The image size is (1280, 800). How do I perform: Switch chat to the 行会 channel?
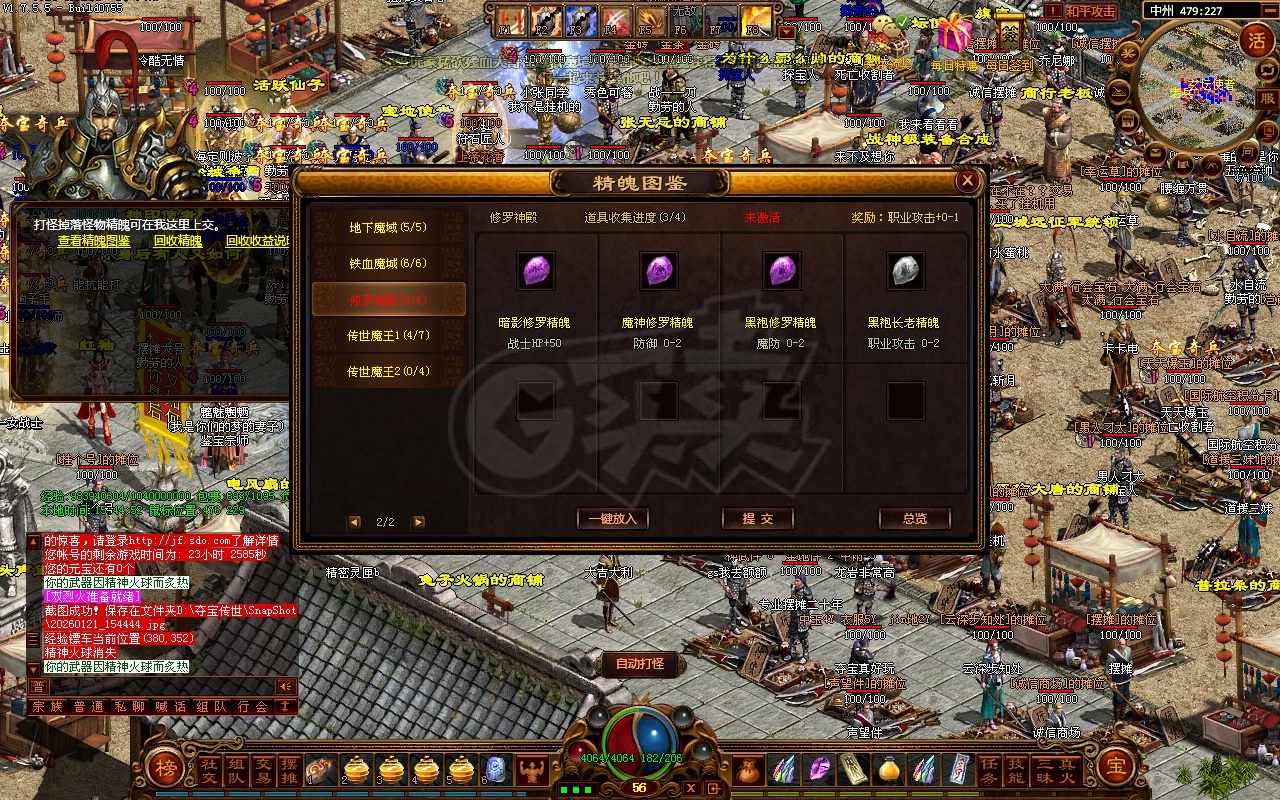(x=254, y=706)
